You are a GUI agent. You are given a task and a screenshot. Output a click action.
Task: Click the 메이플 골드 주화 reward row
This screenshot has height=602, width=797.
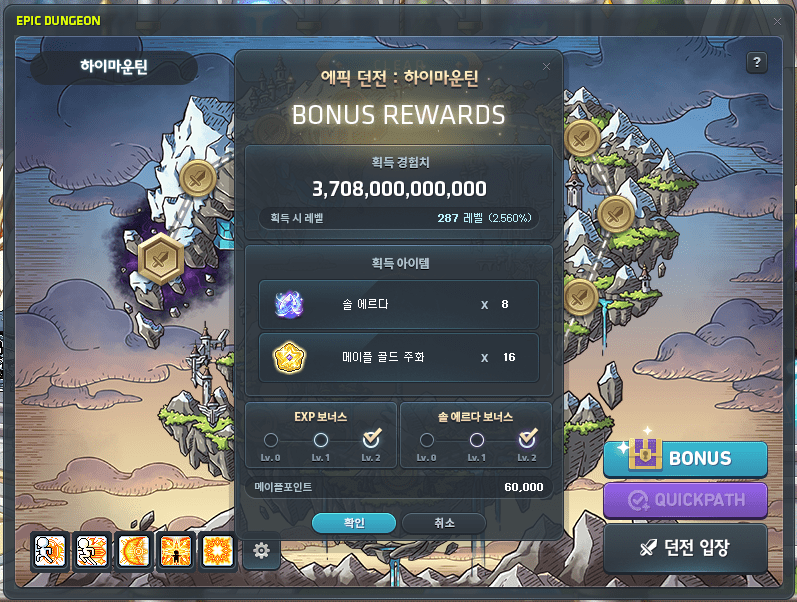point(398,357)
